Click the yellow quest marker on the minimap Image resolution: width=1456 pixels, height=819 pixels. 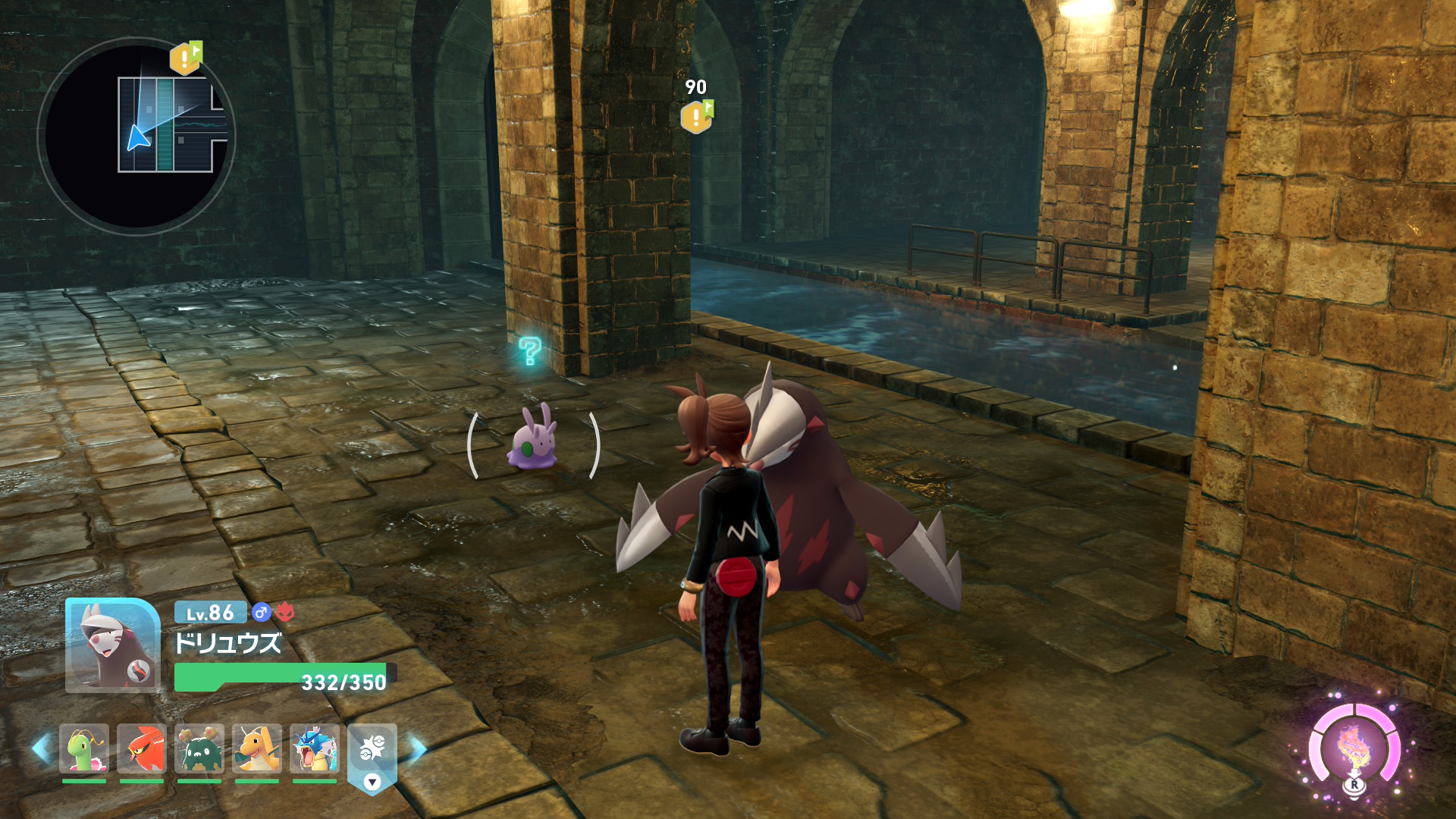(x=184, y=58)
